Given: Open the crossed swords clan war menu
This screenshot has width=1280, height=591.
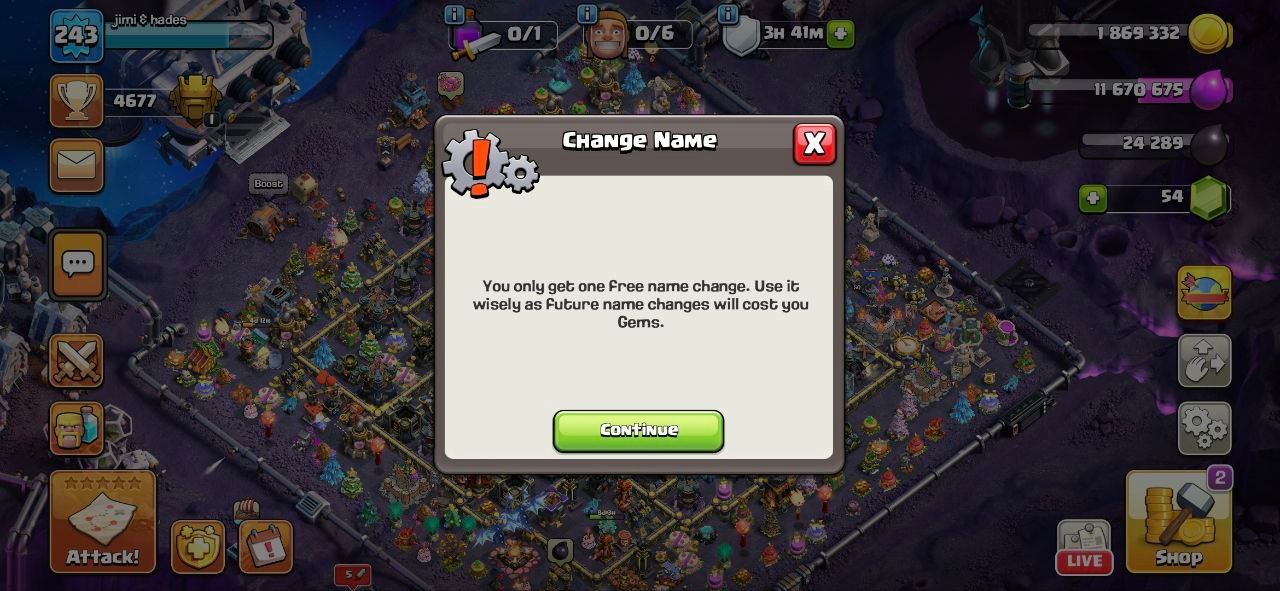Looking at the screenshot, I should click(77, 360).
